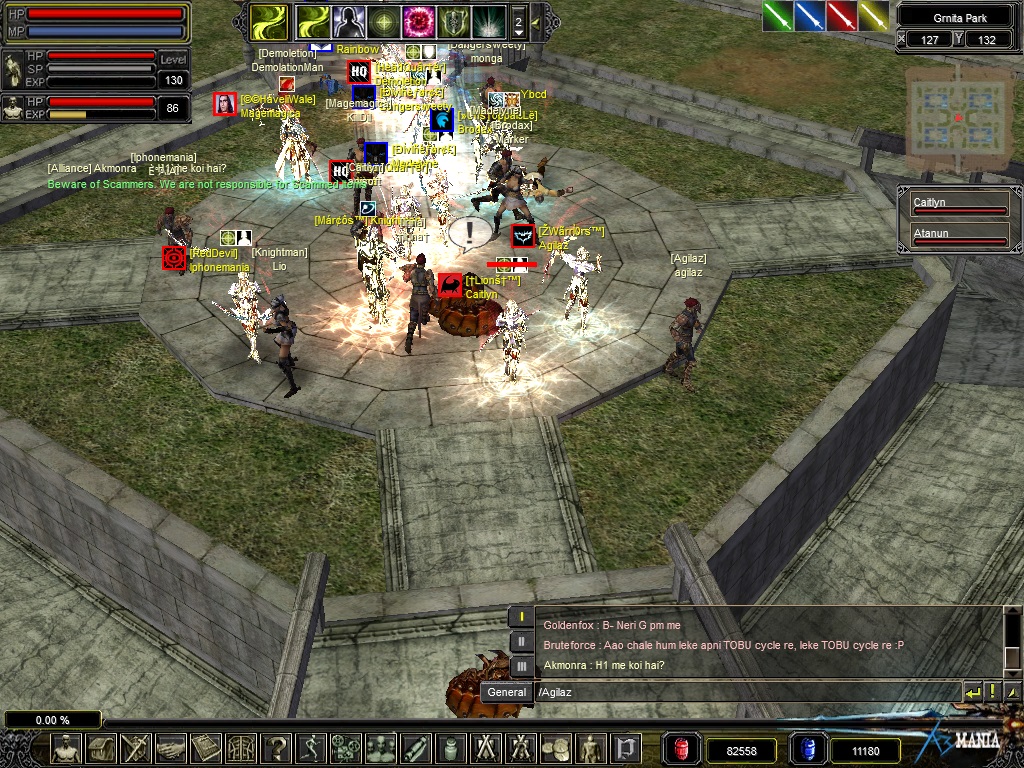Select party member Caitlyn

tap(958, 206)
